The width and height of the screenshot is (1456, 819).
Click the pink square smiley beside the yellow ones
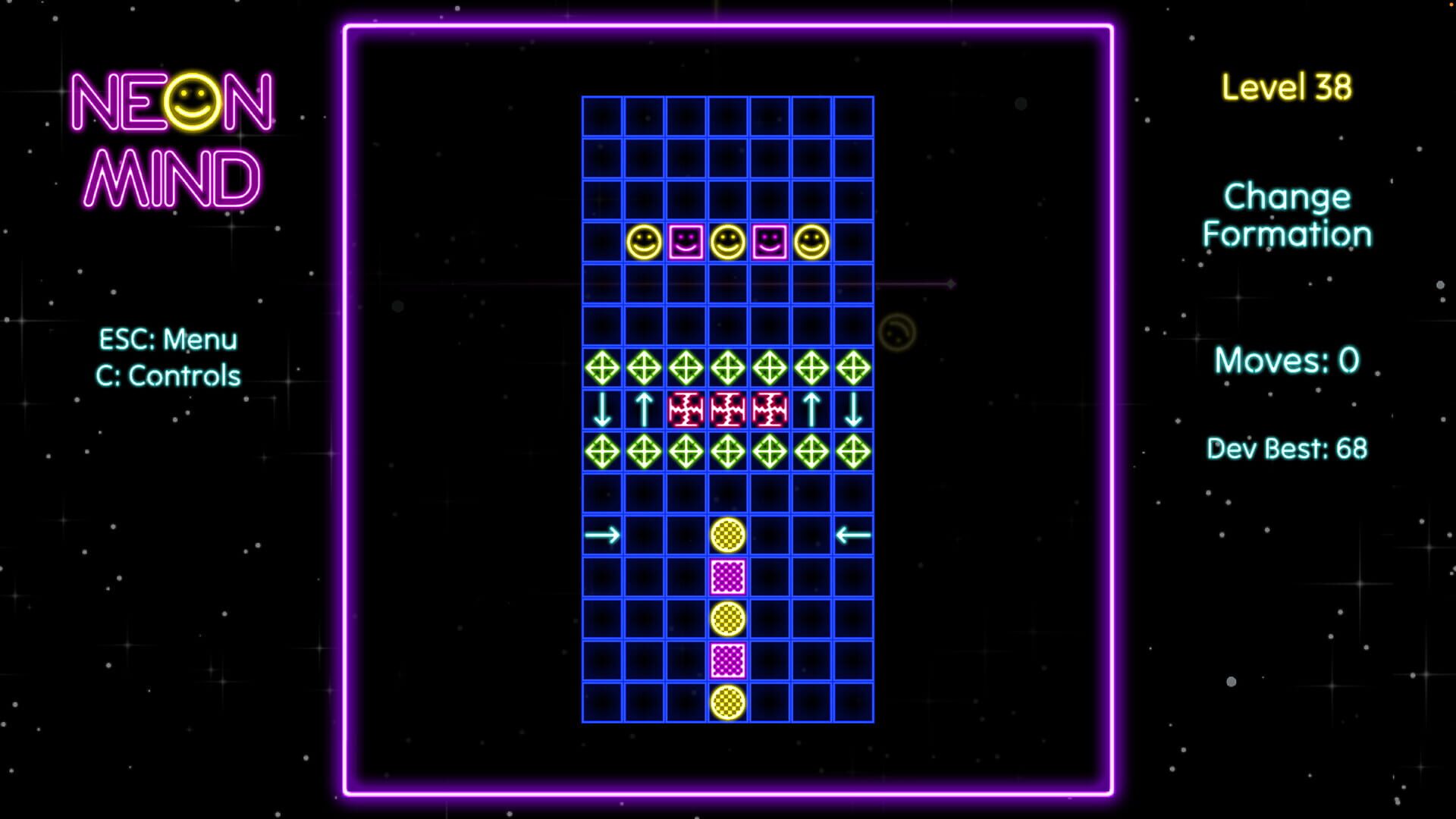pyautogui.click(x=688, y=241)
